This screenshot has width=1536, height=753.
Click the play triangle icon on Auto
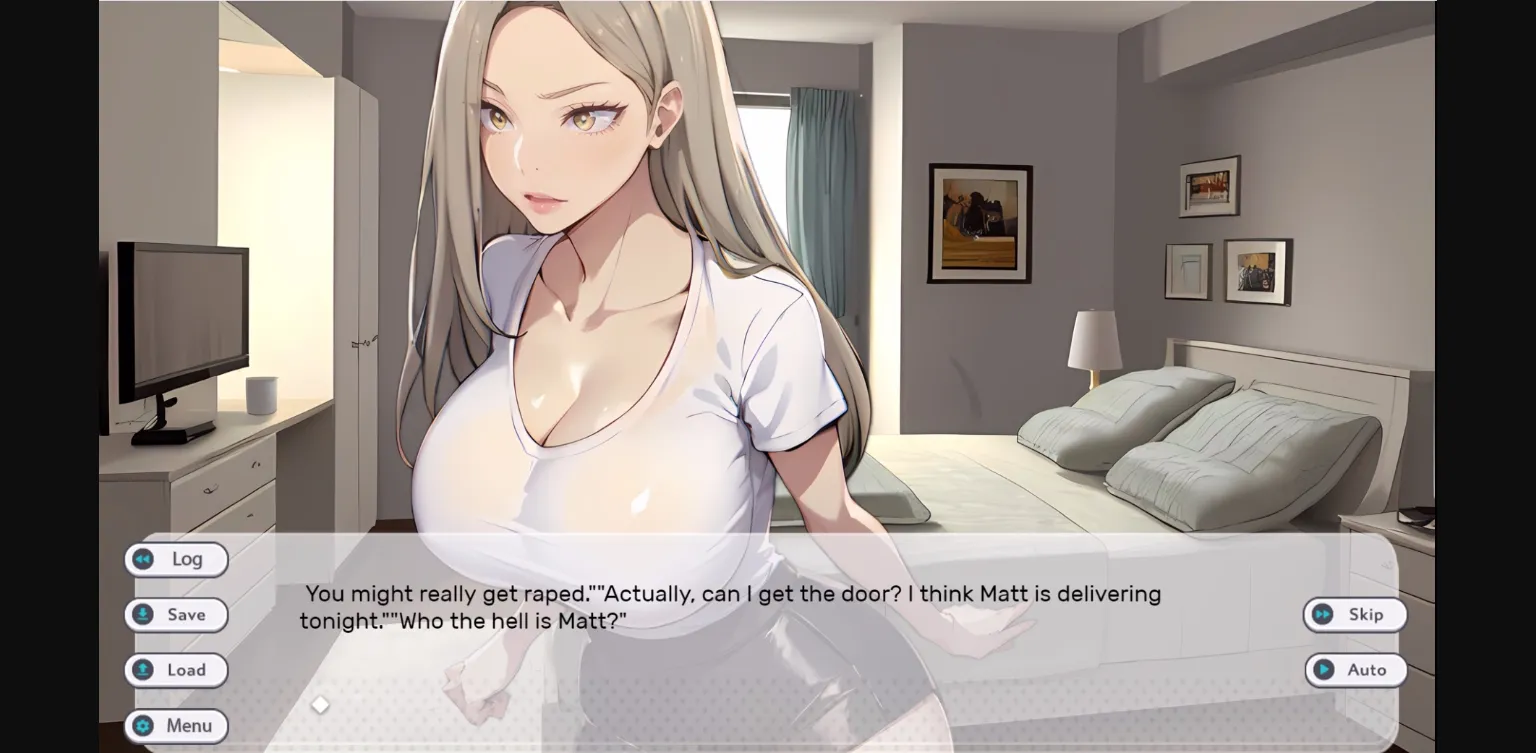tap(1326, 670)
